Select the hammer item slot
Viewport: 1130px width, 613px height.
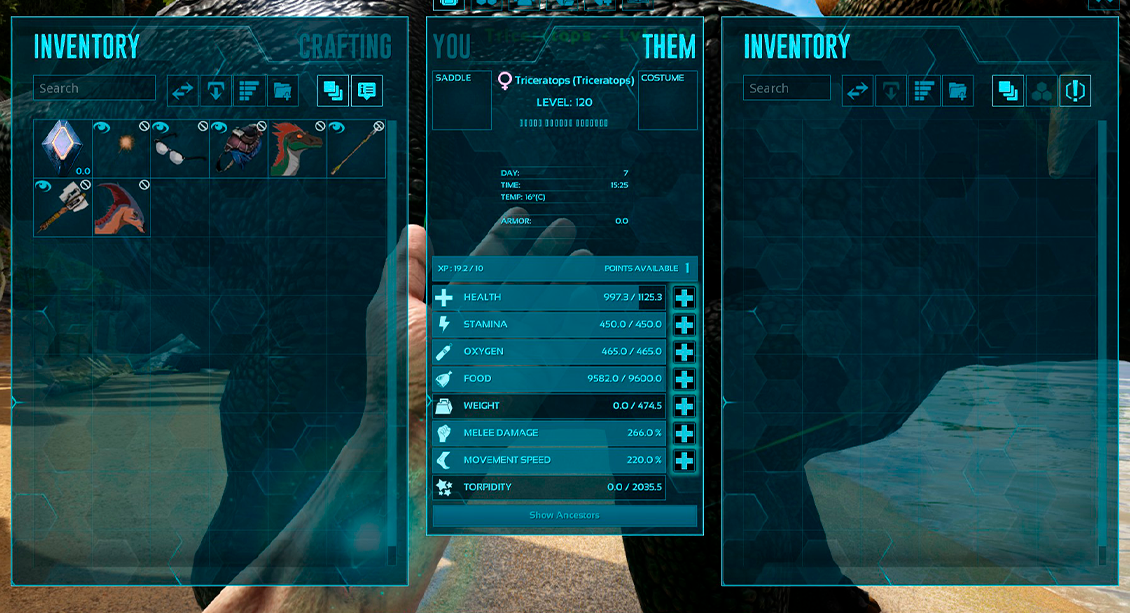click(62, 207)
